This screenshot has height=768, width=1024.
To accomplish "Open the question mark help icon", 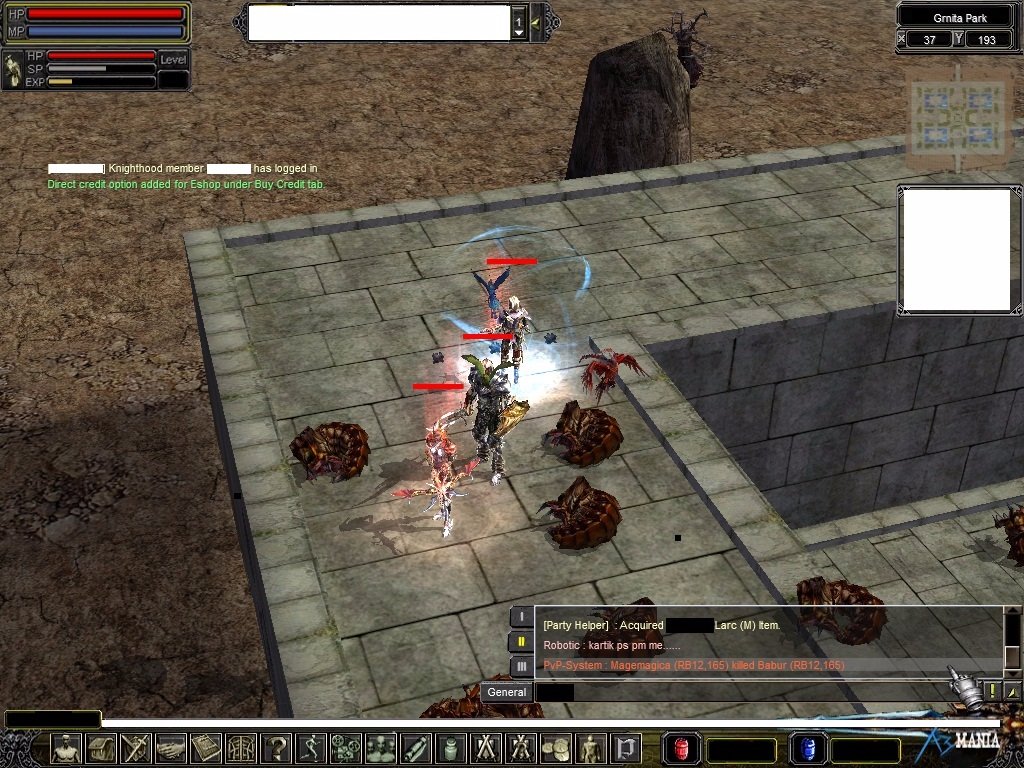I will point(276,748).
